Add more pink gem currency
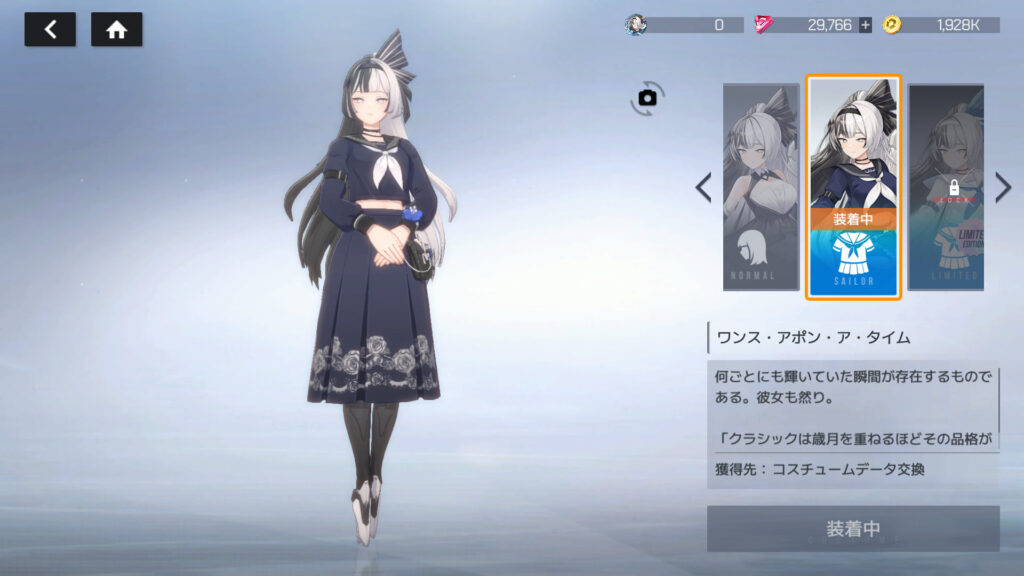Viewport: 1024px width, 576px height. click(865, 25)
